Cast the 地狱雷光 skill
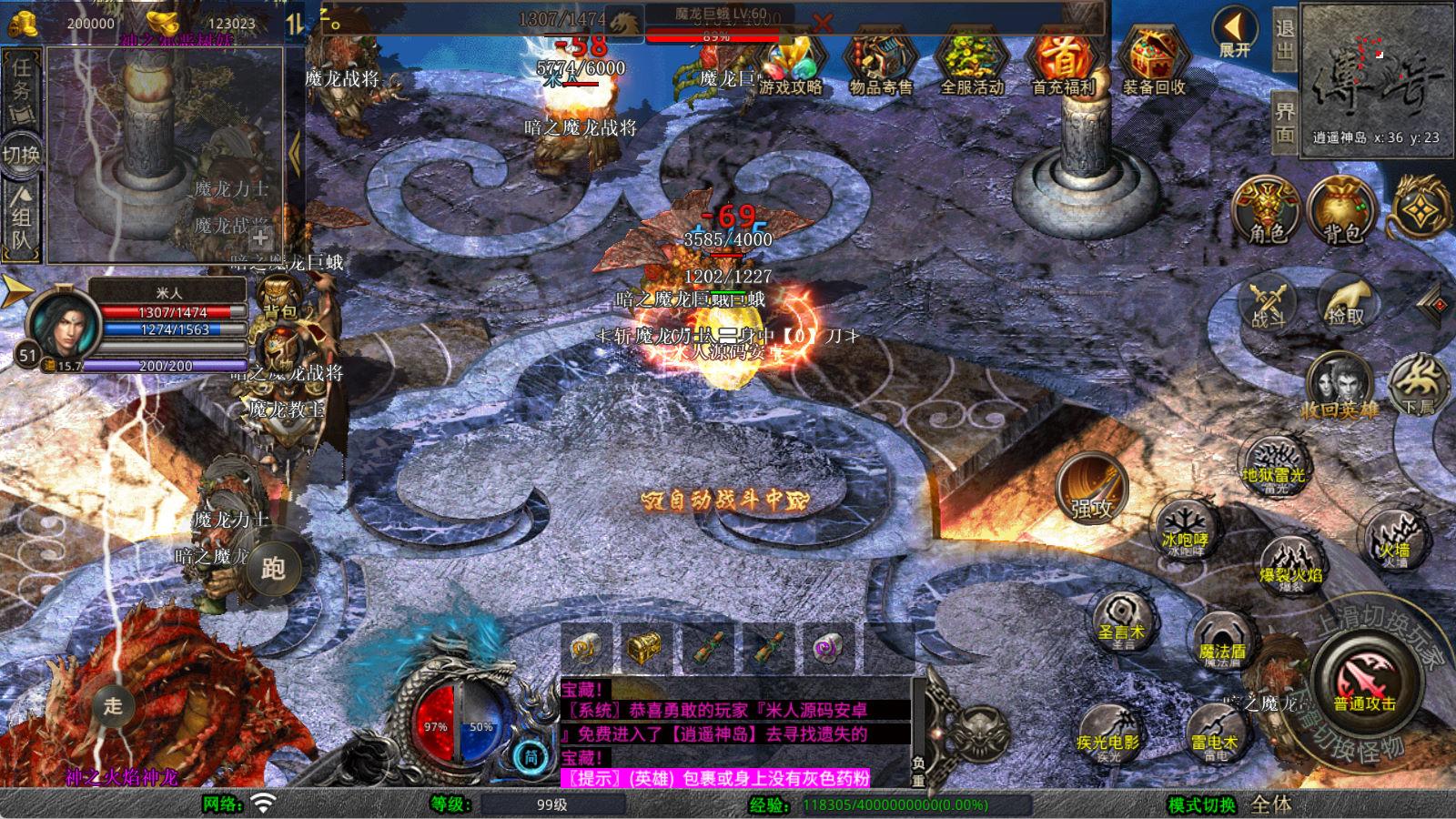This screenshot has width=1456, height=819. click(x=1273, y=465)
